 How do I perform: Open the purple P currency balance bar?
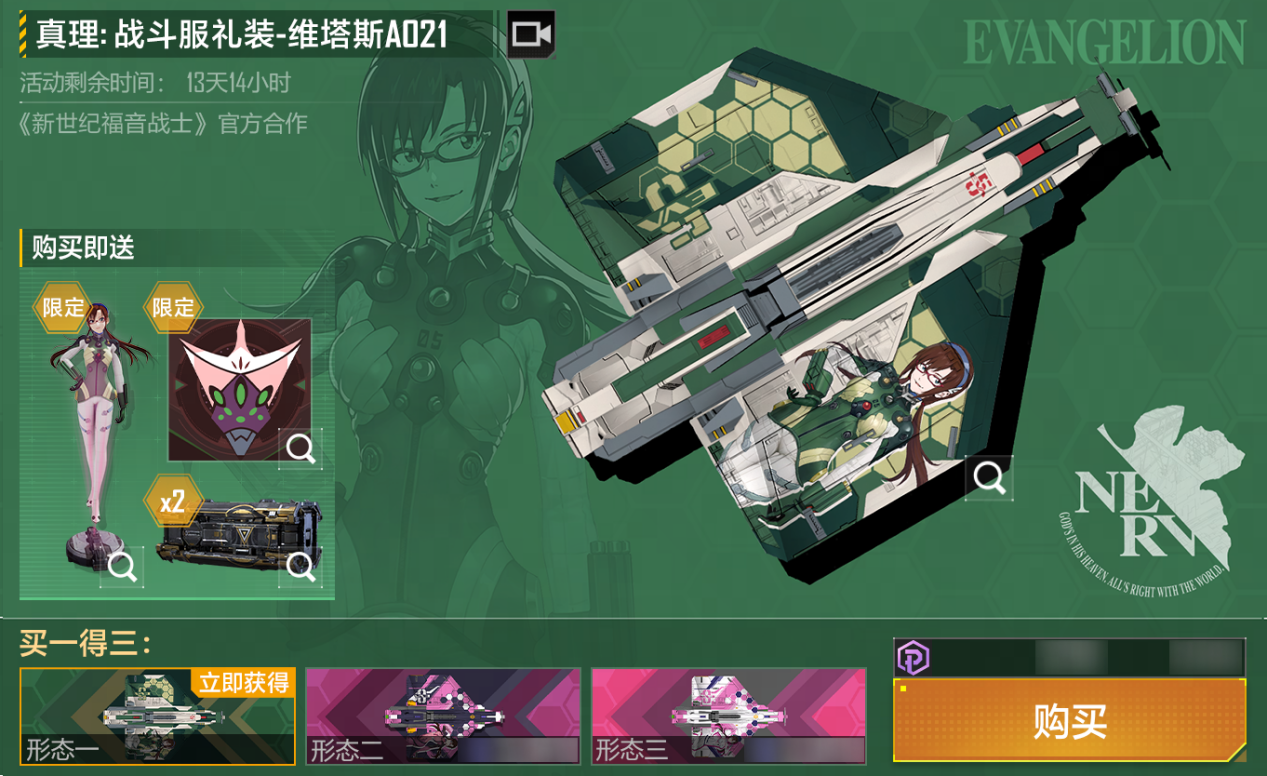[1069, 657]
